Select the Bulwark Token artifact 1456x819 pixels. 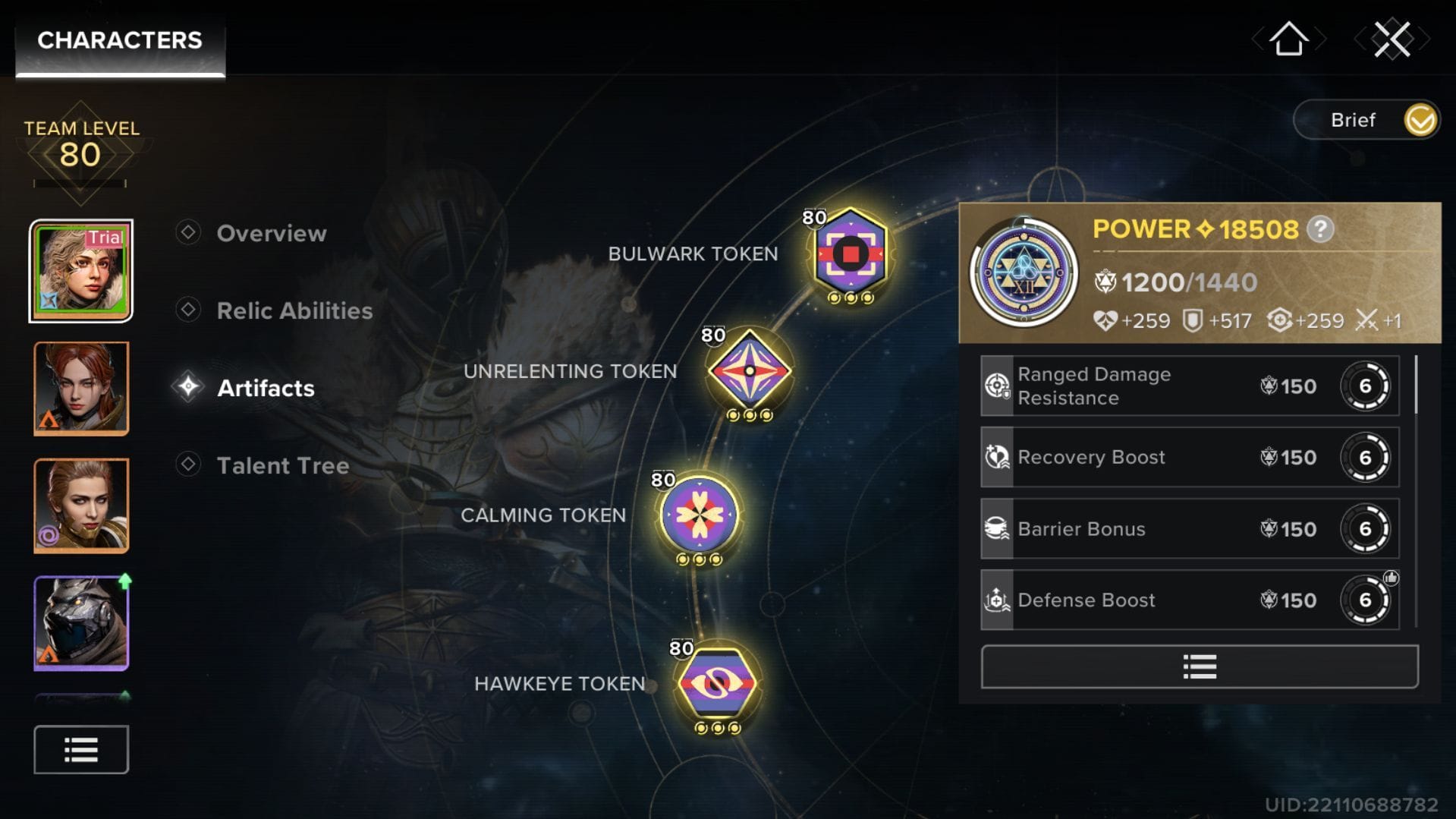click(850, 254)
